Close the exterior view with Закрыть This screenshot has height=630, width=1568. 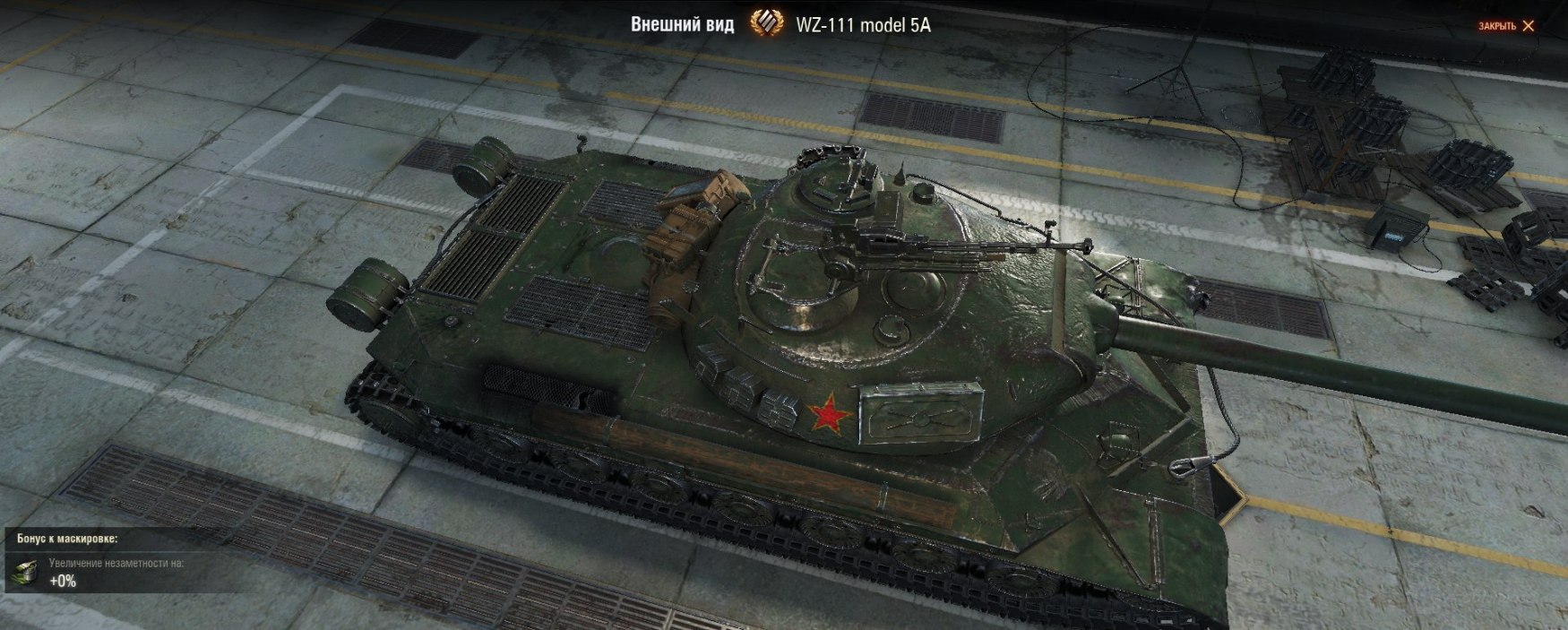pos(1506,26)
